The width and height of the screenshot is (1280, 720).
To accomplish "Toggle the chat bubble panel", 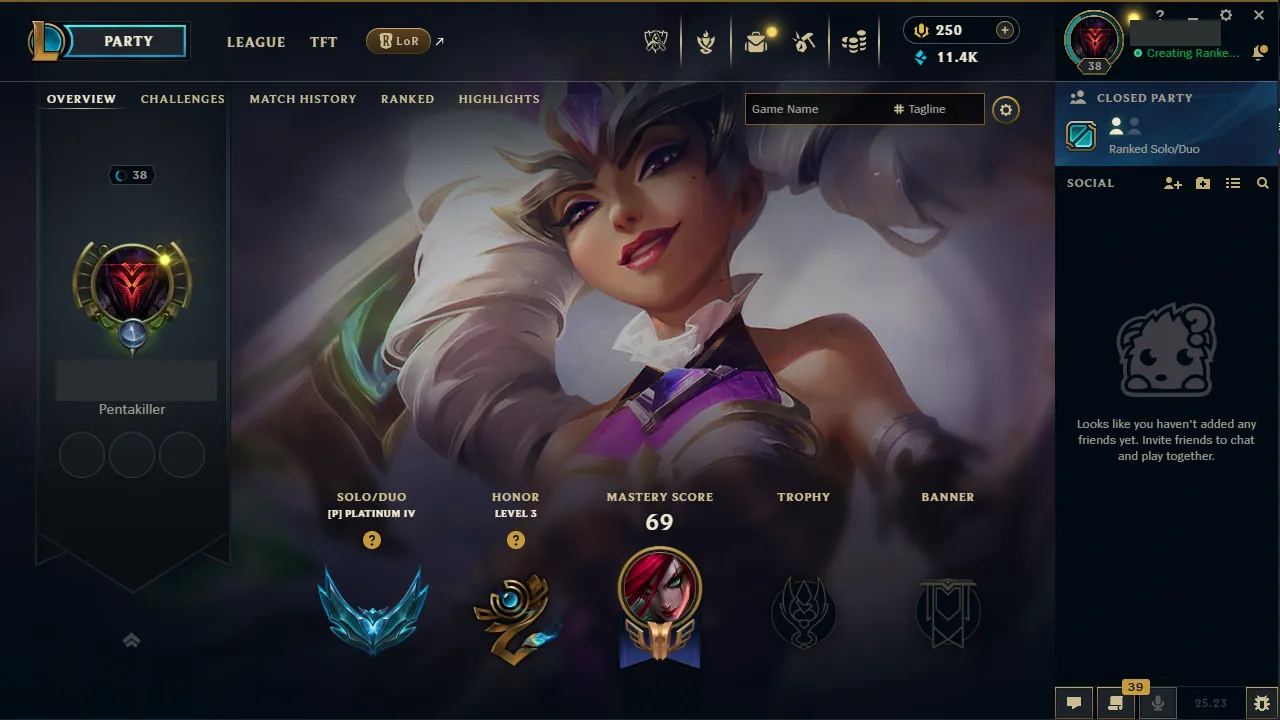I will pyautogui.click(x=1073, y=702).
